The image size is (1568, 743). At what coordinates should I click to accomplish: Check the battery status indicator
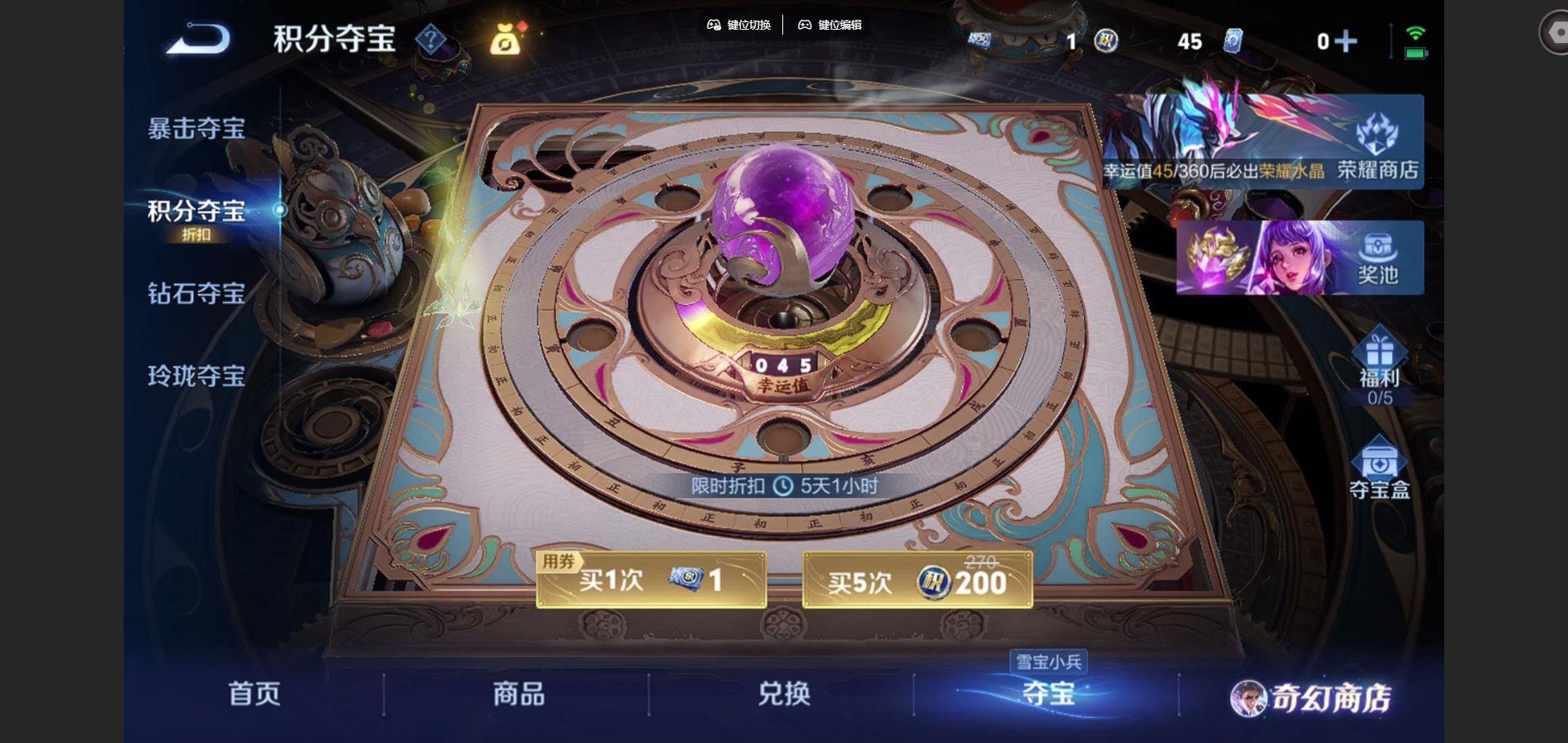click(x=1416, y=51)
